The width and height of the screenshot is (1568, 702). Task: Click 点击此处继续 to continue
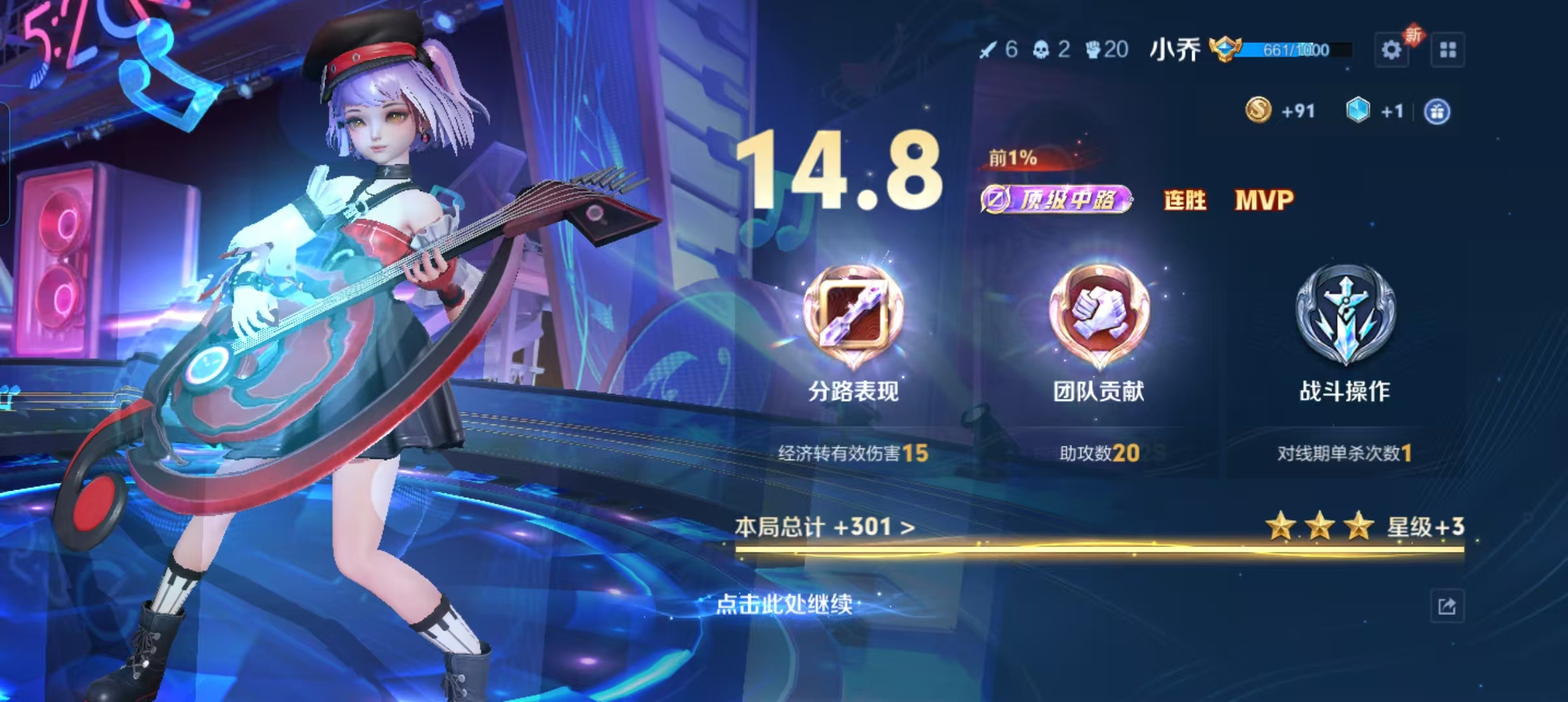(x=784, y=604)
